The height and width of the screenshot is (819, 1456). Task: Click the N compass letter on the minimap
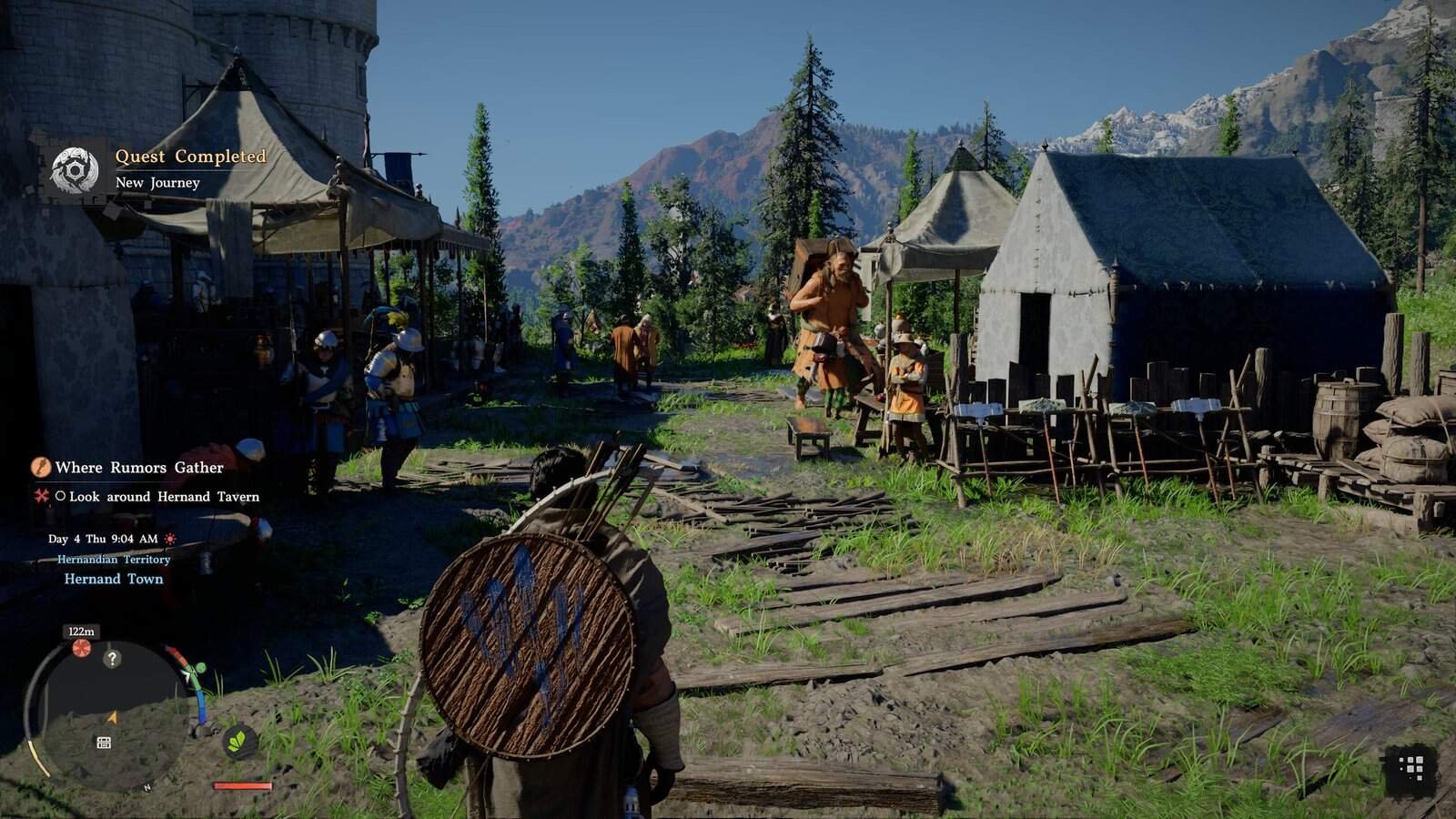146,787
